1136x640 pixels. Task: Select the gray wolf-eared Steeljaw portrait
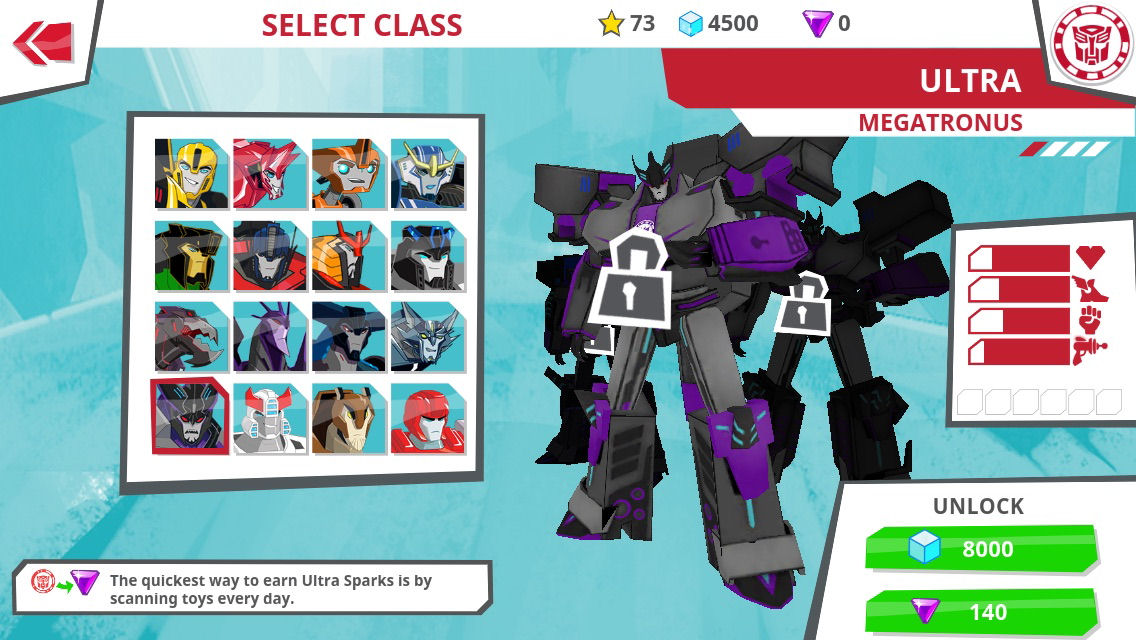click(x=428, y=337)
